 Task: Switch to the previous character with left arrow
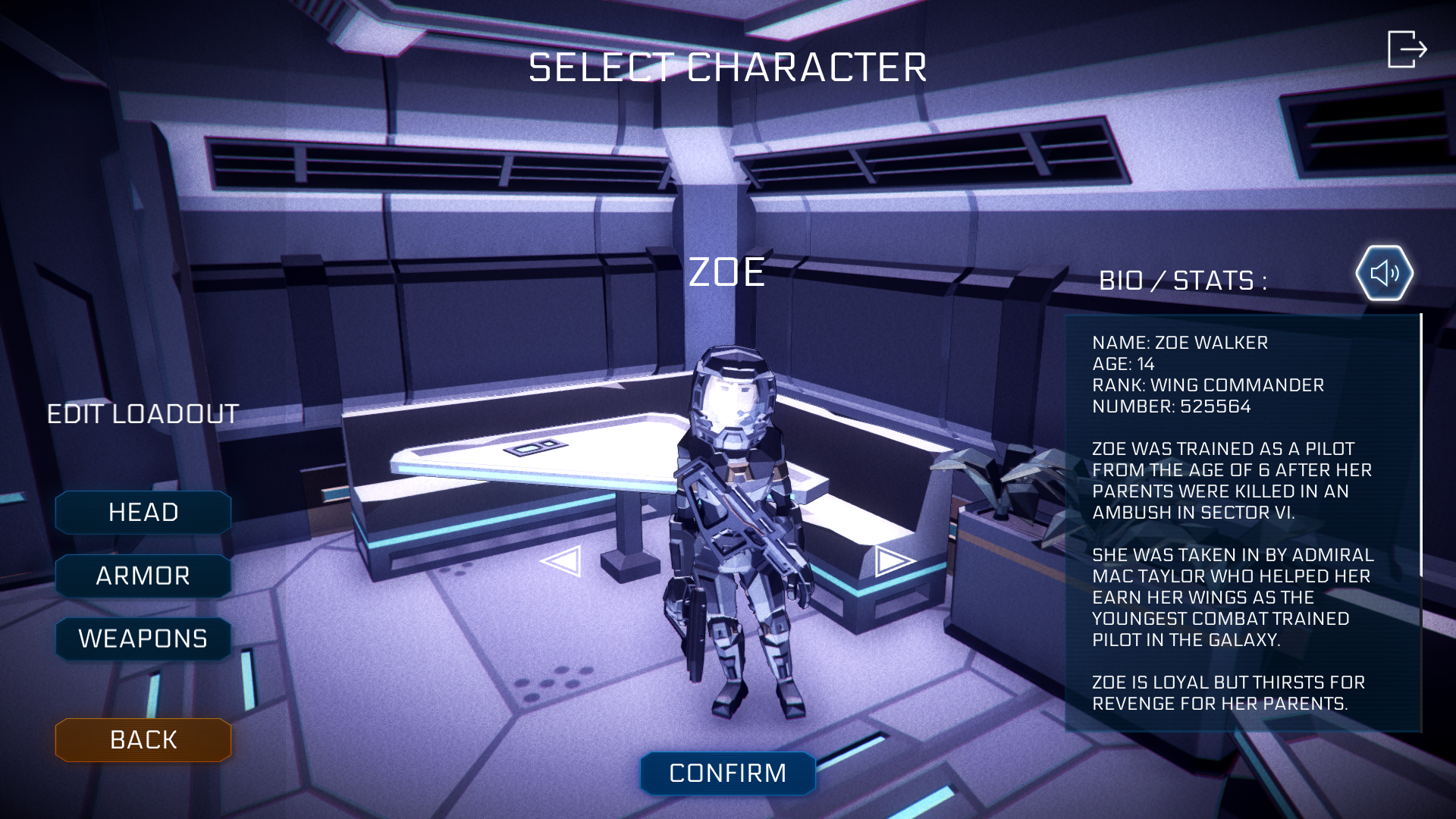(561, 561)
